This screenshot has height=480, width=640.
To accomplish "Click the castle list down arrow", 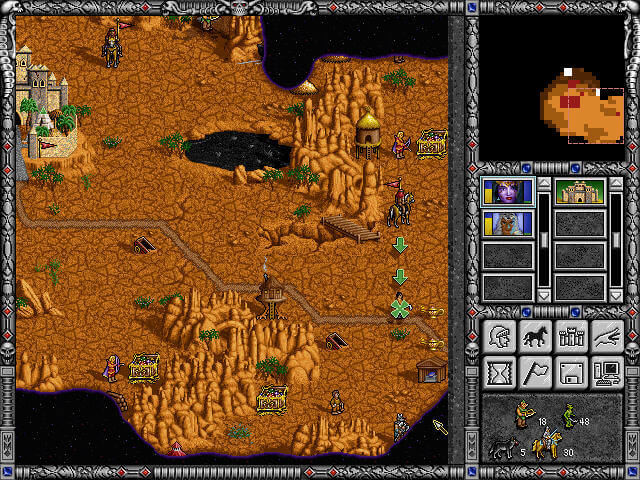I will [616, 296].
